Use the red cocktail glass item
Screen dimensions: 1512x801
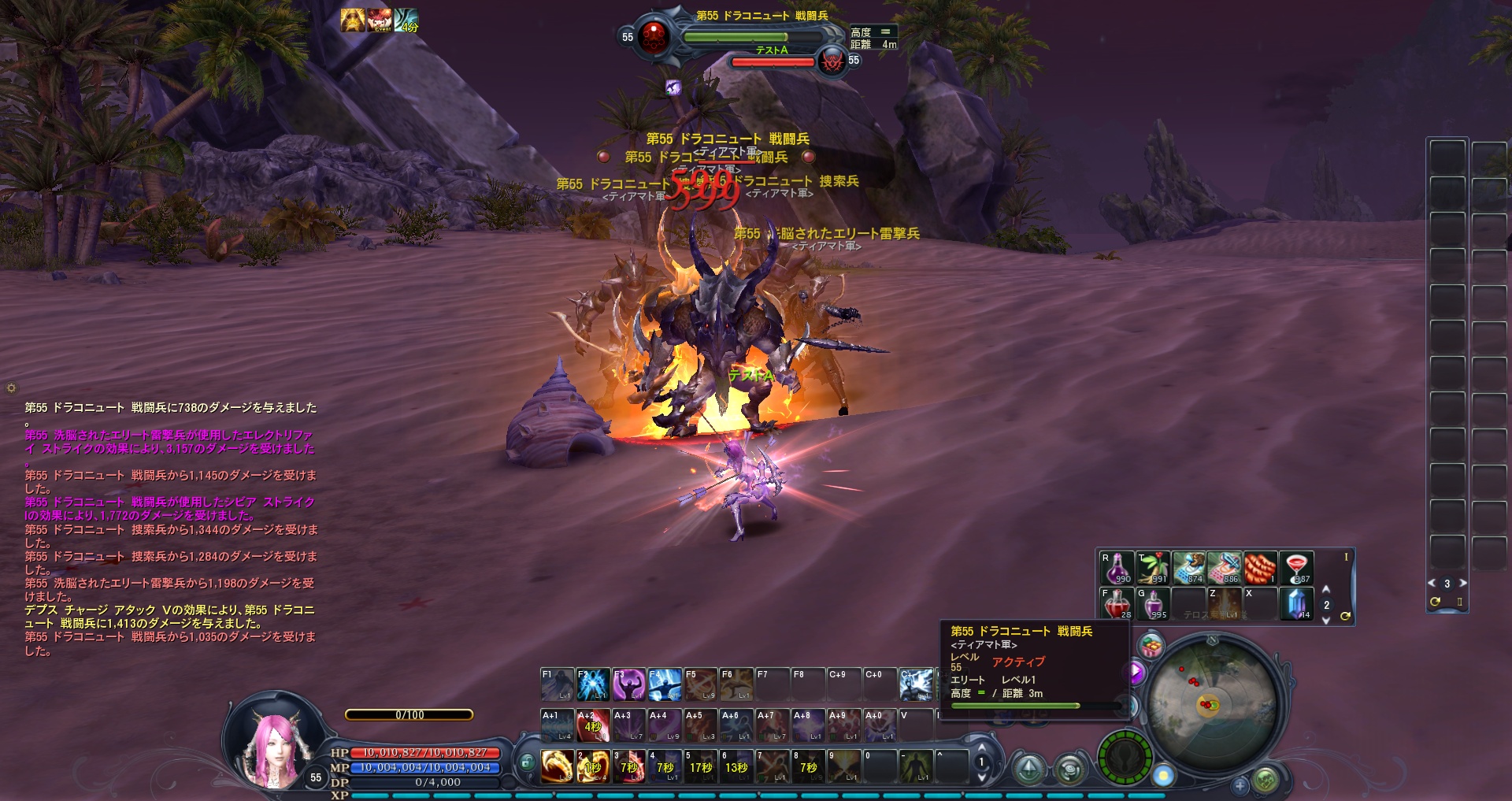(1296, 568)
